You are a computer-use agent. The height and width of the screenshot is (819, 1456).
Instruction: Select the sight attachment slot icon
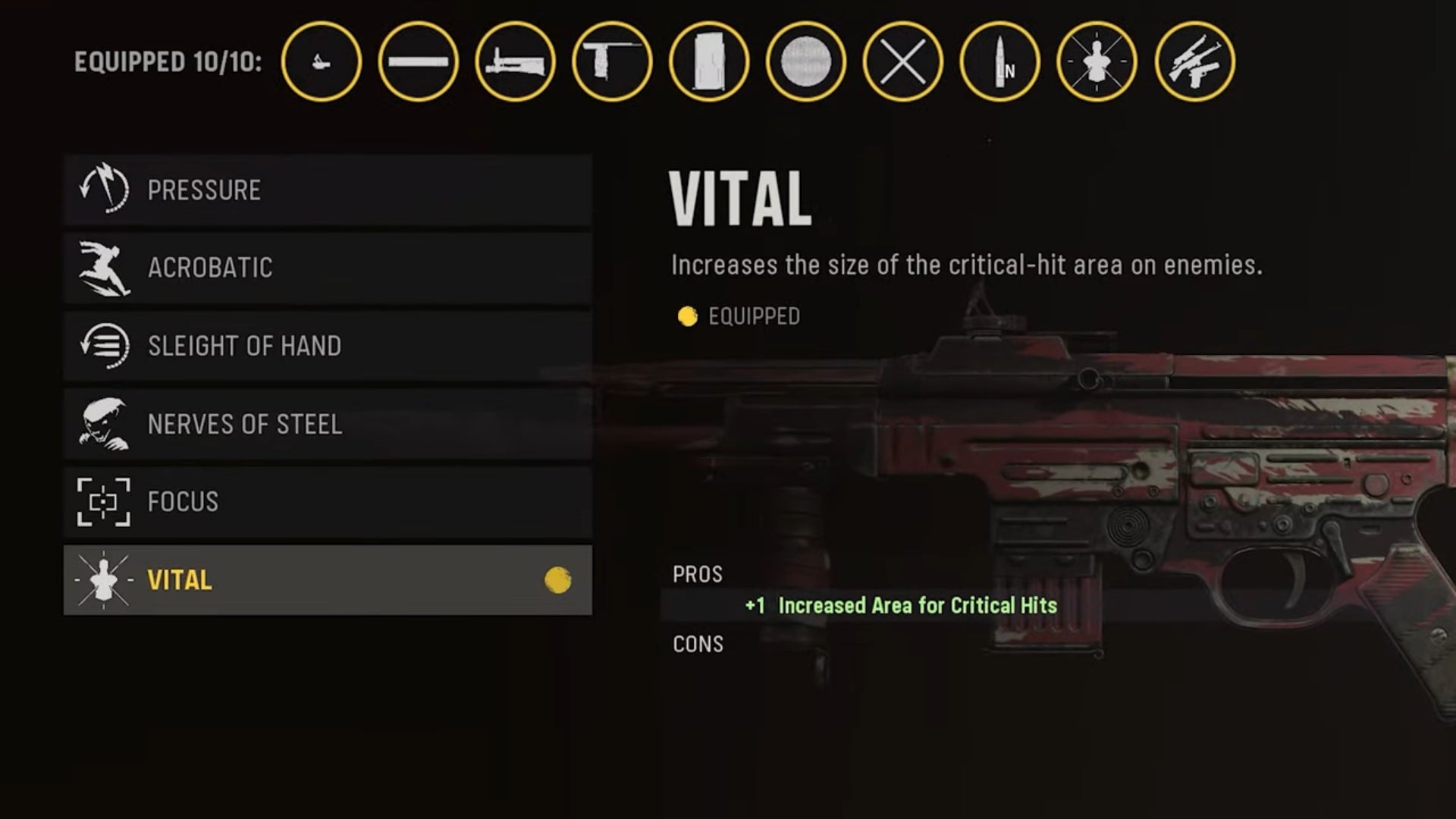(x=322, y=62)
